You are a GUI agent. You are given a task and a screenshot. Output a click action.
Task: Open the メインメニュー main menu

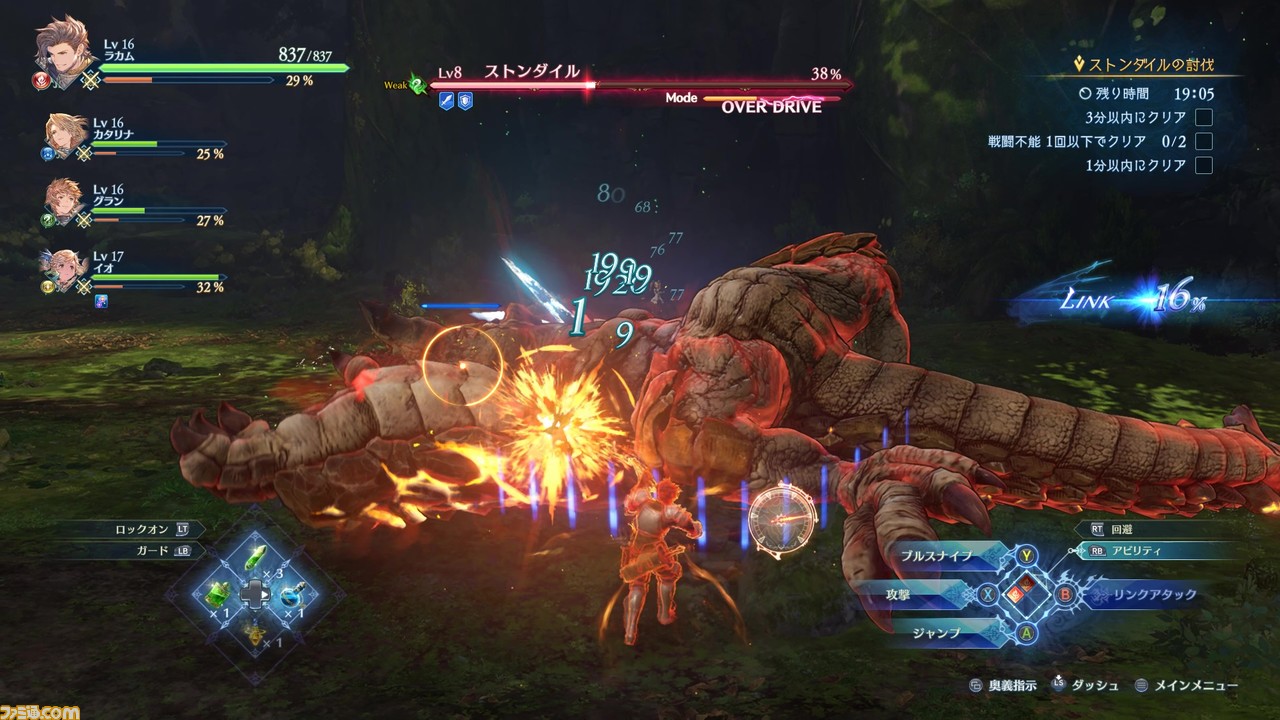click(x=1195, y=686)
